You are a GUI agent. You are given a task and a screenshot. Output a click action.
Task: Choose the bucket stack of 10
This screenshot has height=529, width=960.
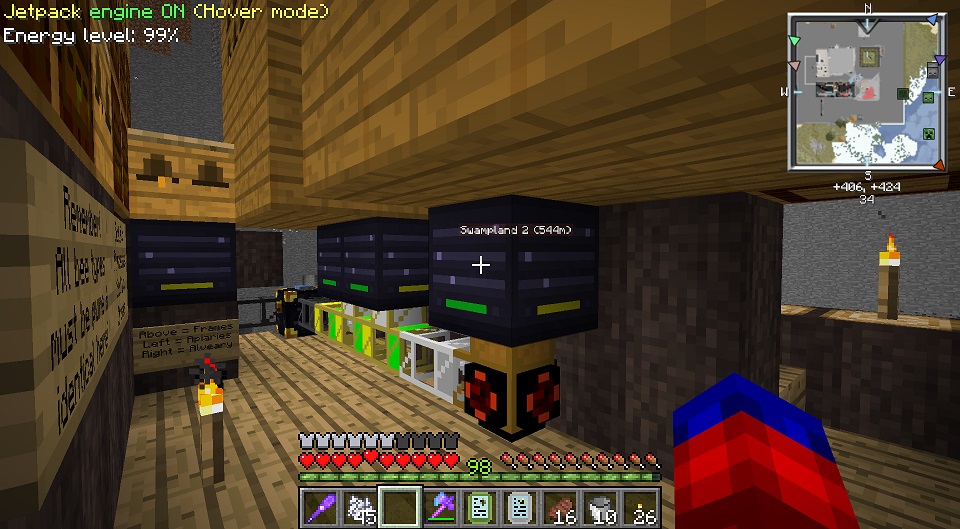point(600,506)
